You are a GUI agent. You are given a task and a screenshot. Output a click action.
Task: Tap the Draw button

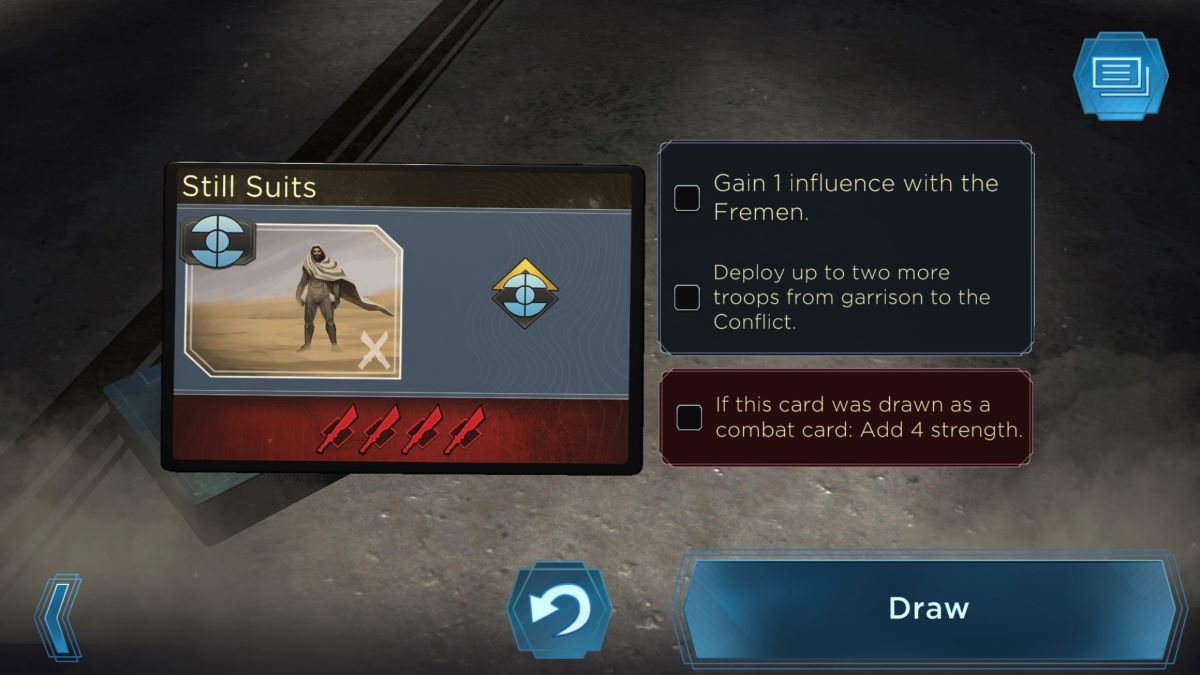pyautogui.click(x=928, y=608)
